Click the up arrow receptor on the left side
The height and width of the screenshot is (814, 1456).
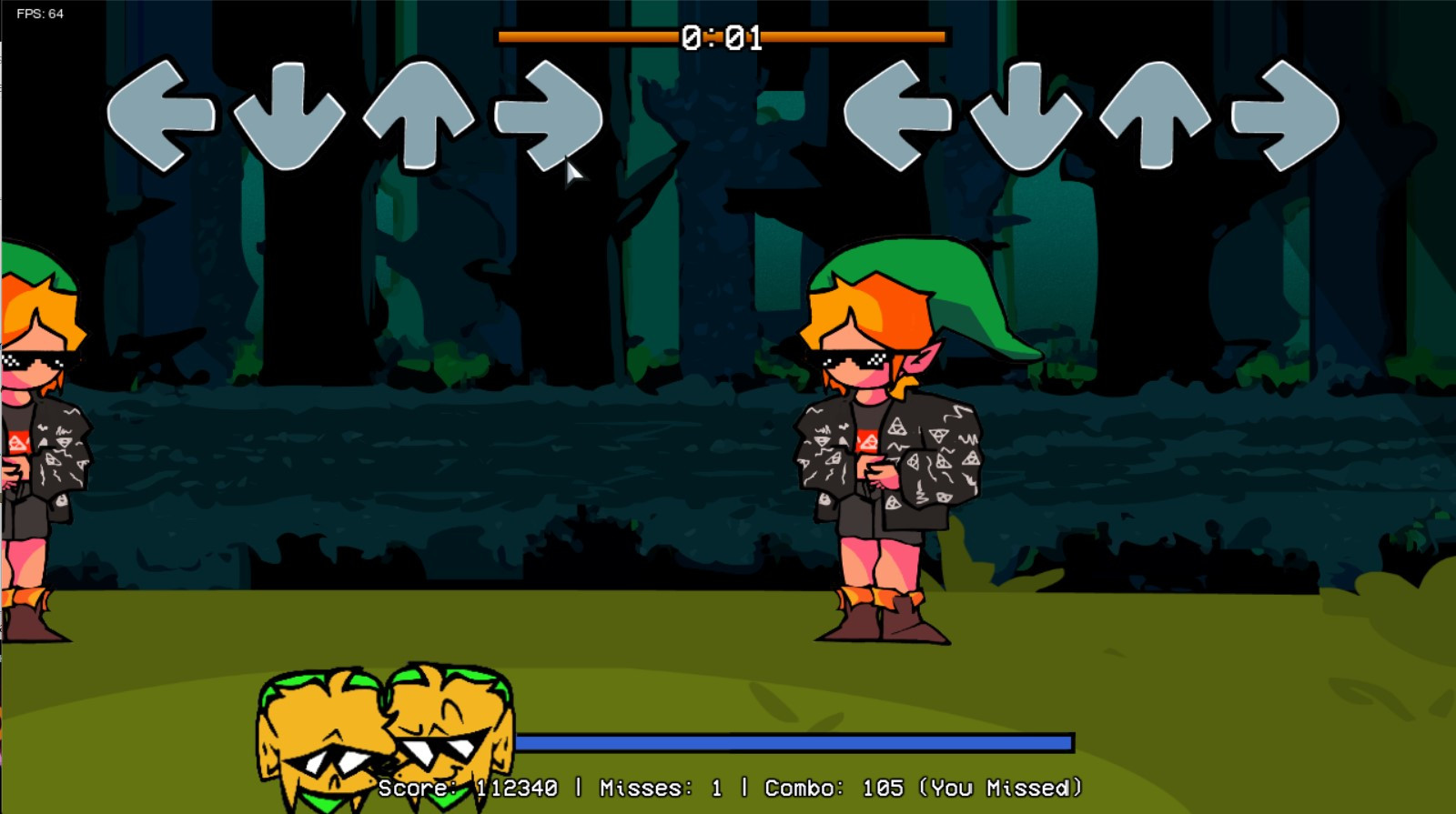pos(417,118)
